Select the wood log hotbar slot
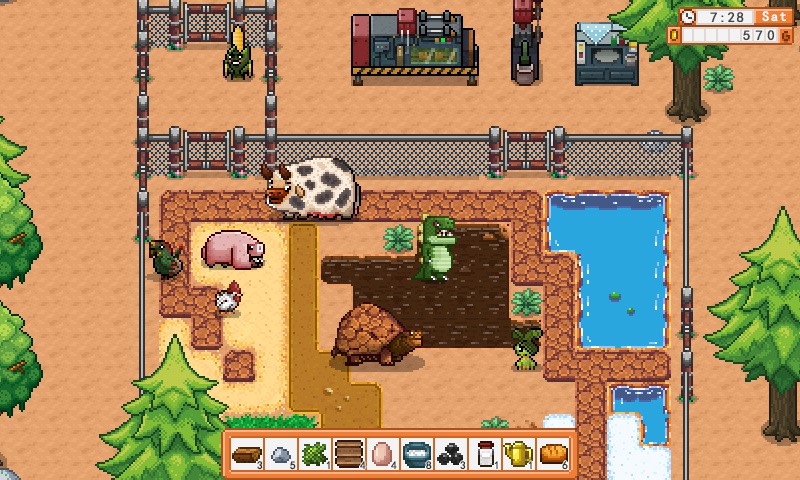 246,453
